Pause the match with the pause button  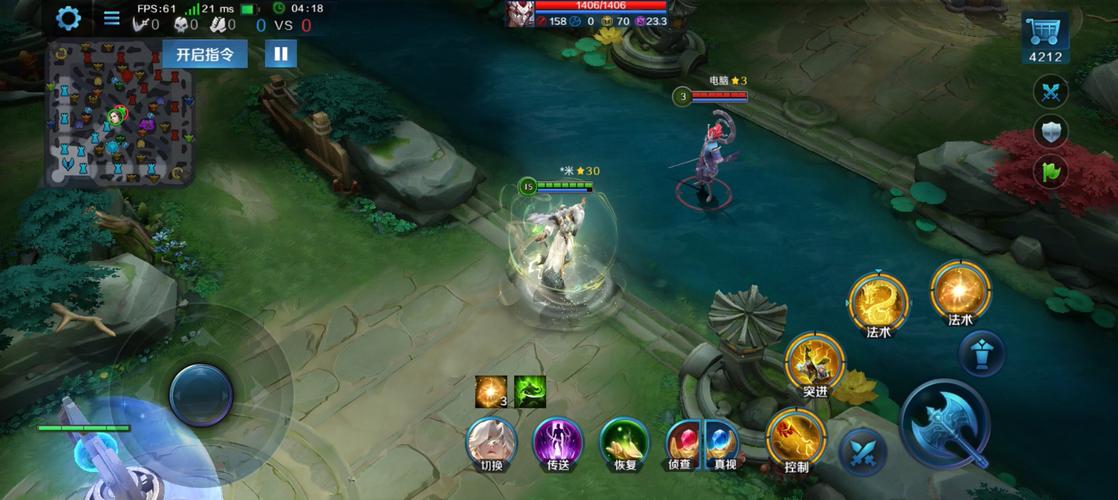tap(281, 54)
